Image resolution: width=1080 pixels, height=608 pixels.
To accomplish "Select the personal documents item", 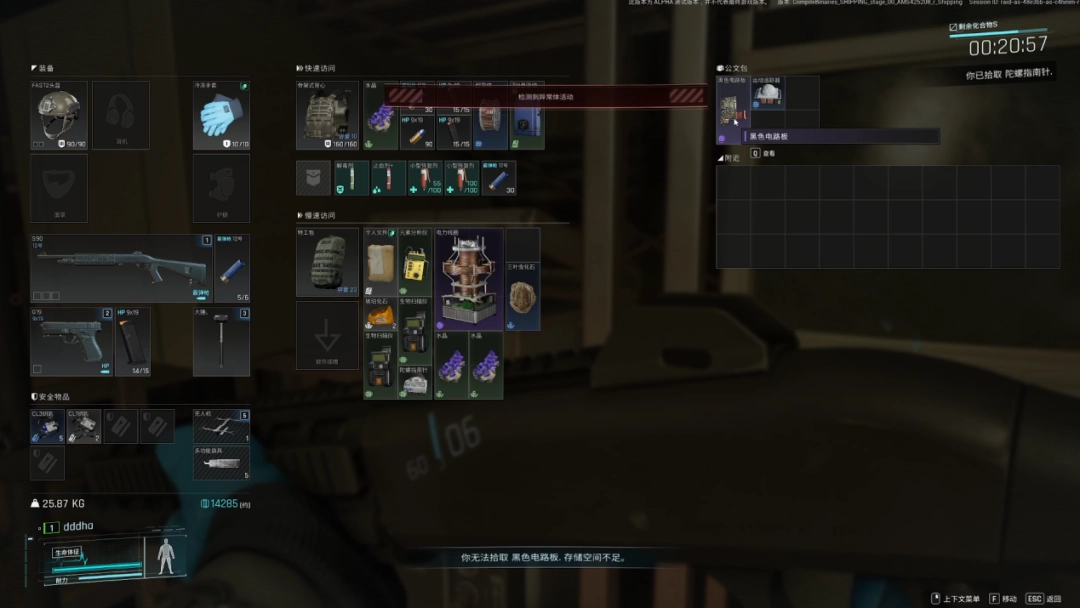I will tap(380, 262).
